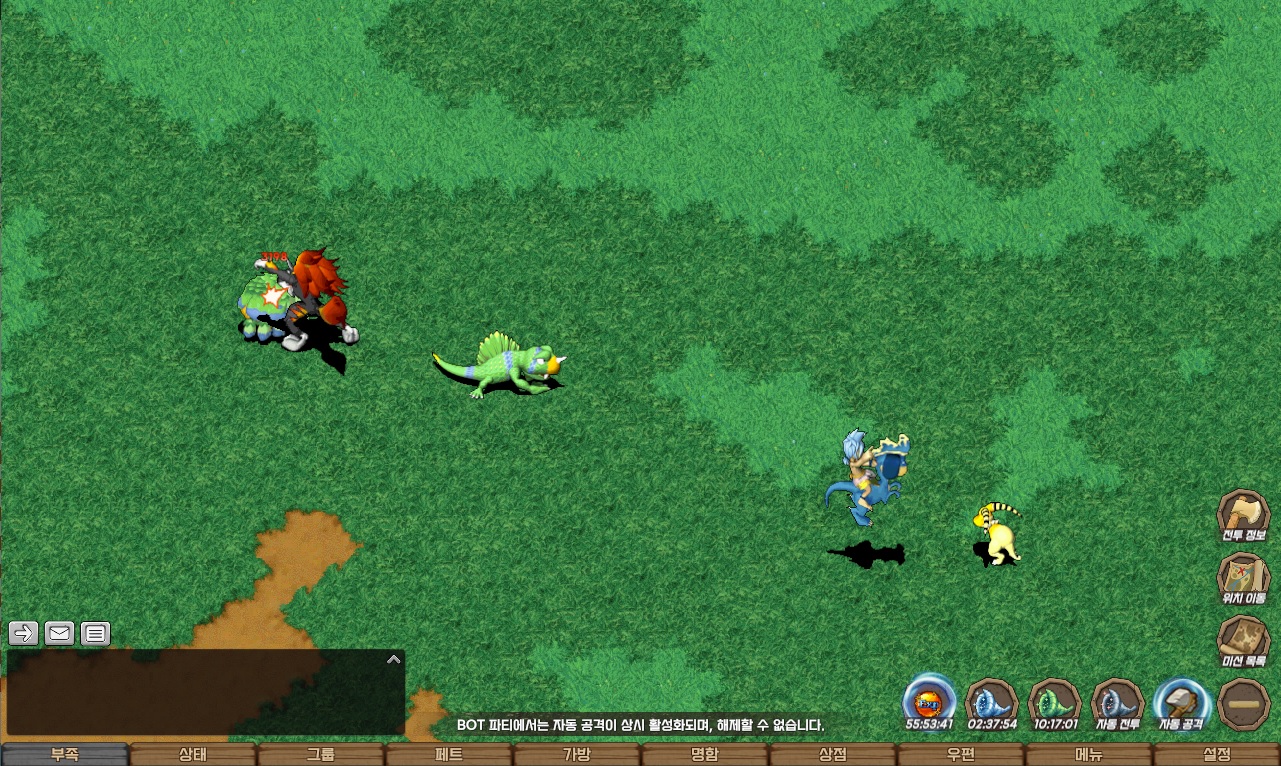Image resolution: width=1281 pixels, height=766 pixels.
Task: Collapse the round minus icon button
Action: tap(1245, 704)
